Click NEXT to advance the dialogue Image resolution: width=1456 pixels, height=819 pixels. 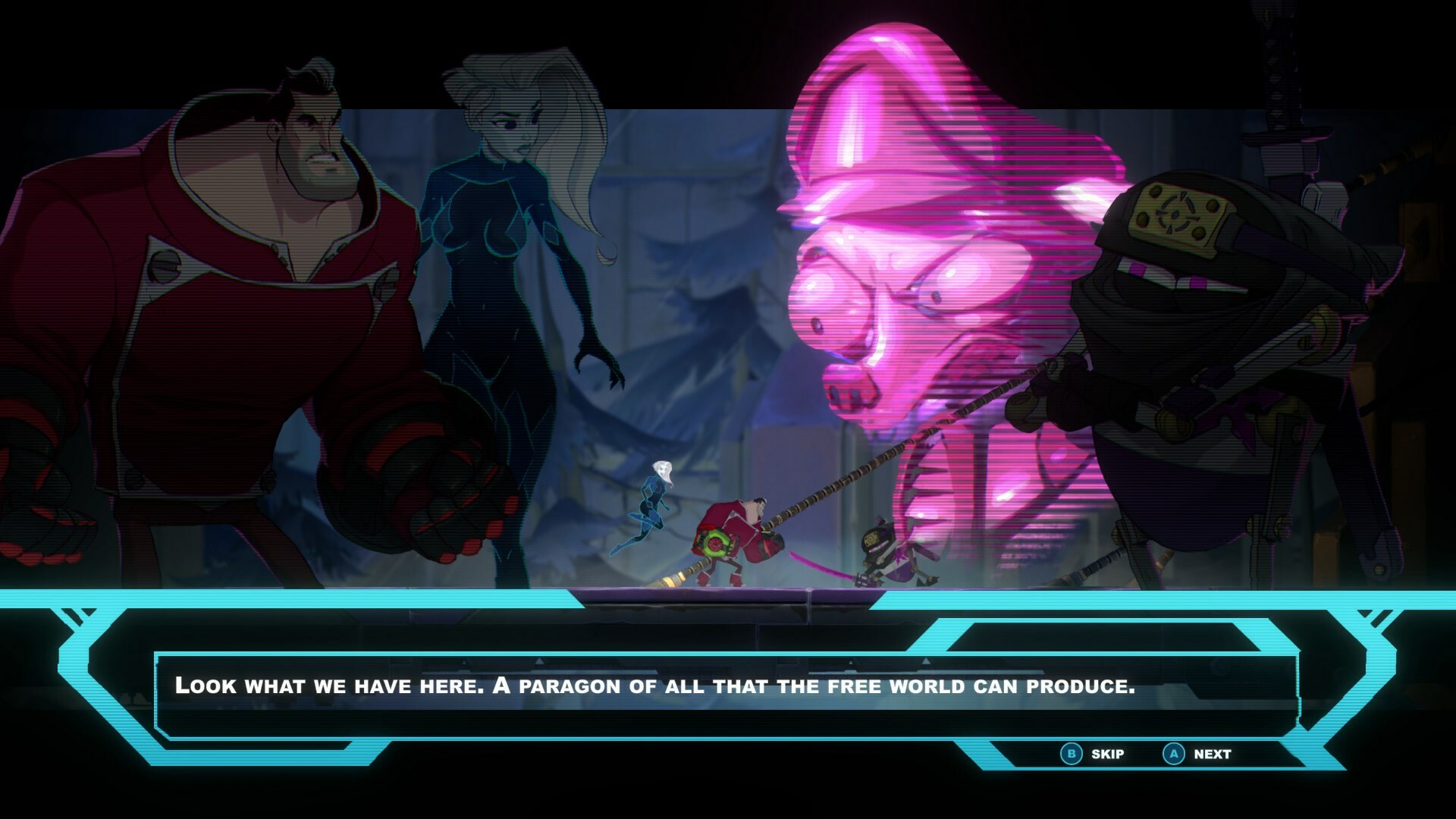click(x=1213, y=754)
